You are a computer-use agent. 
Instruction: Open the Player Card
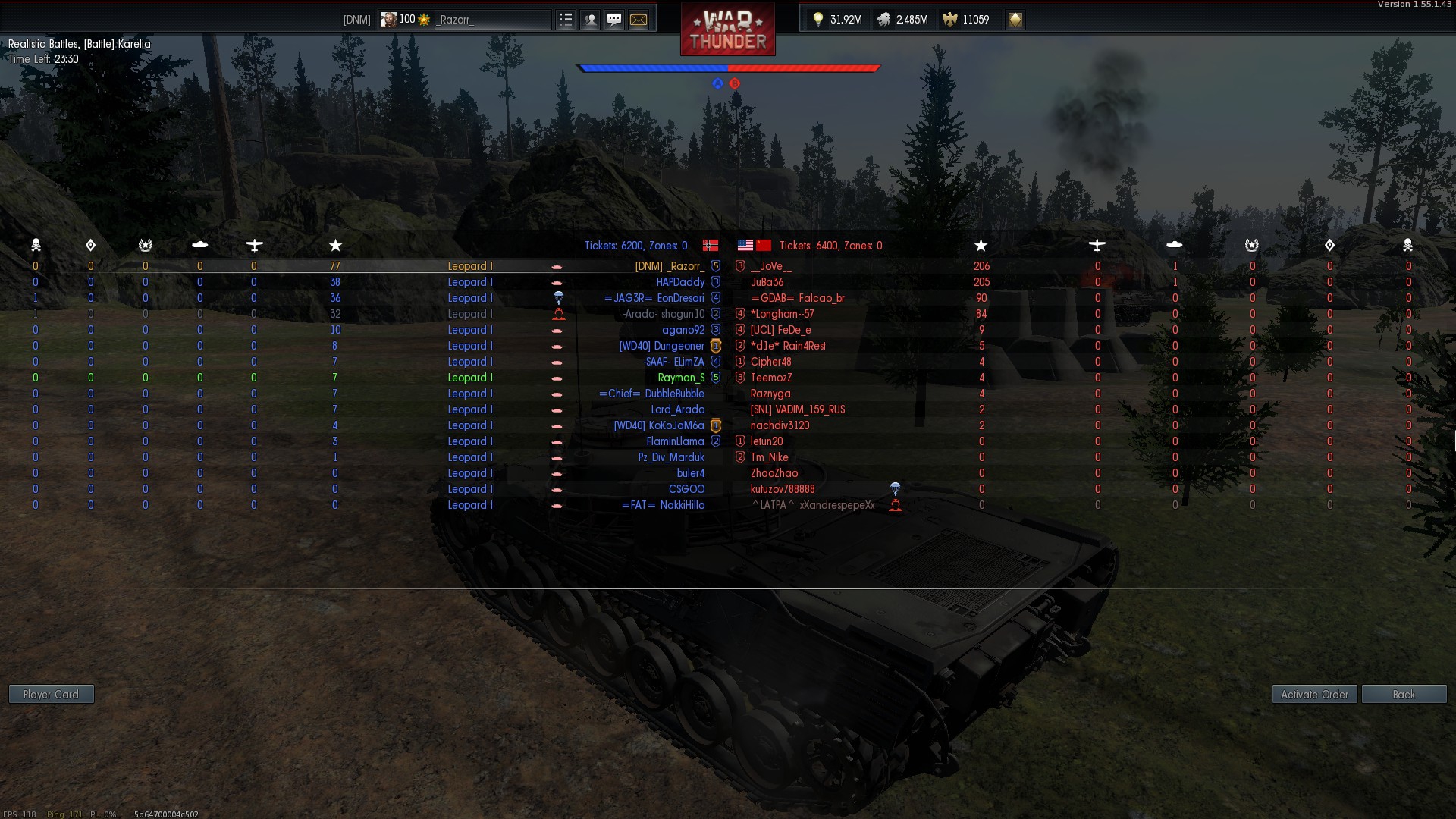[51, 694]
